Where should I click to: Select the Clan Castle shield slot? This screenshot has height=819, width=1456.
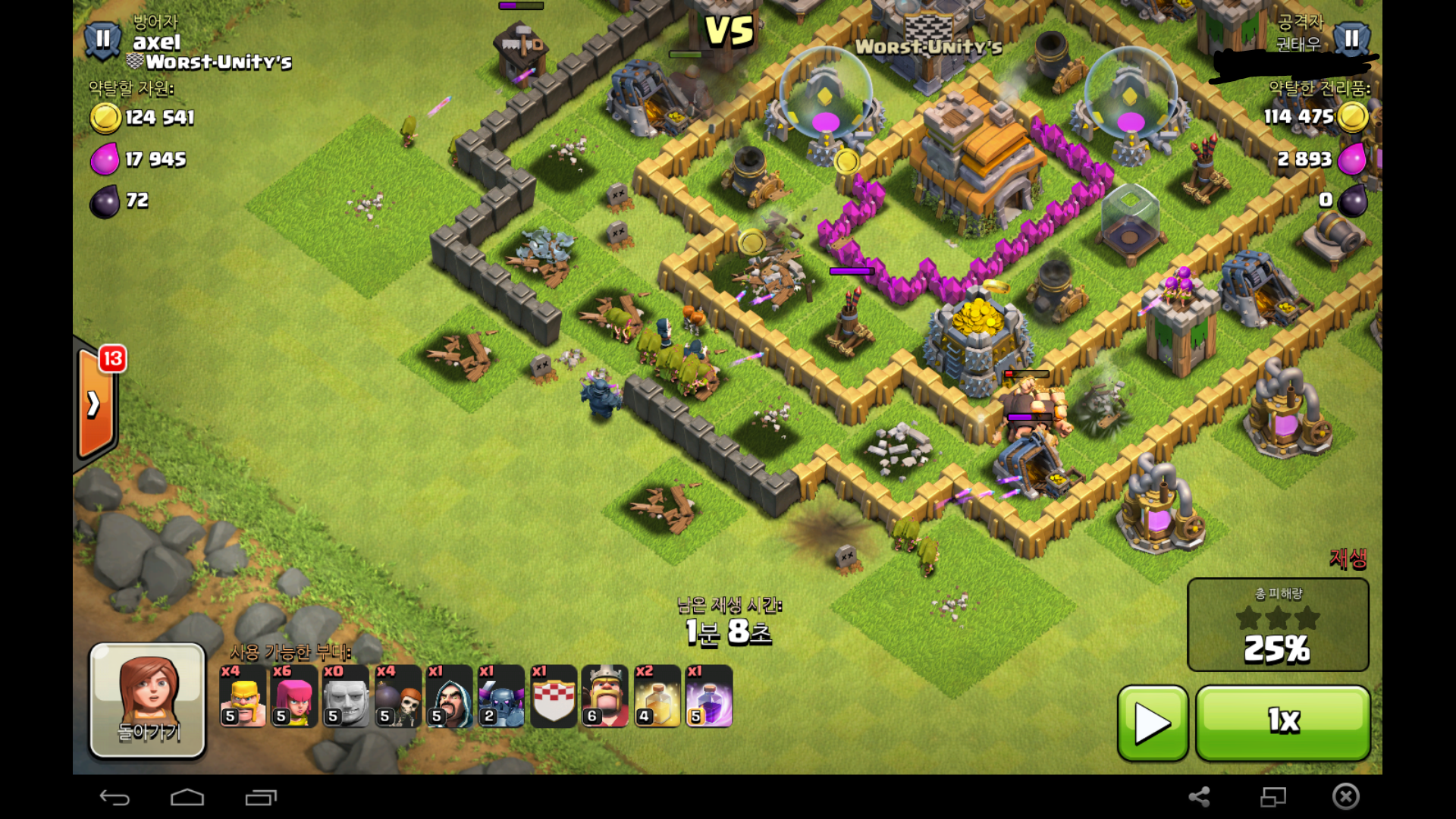(x=554, y=697)
